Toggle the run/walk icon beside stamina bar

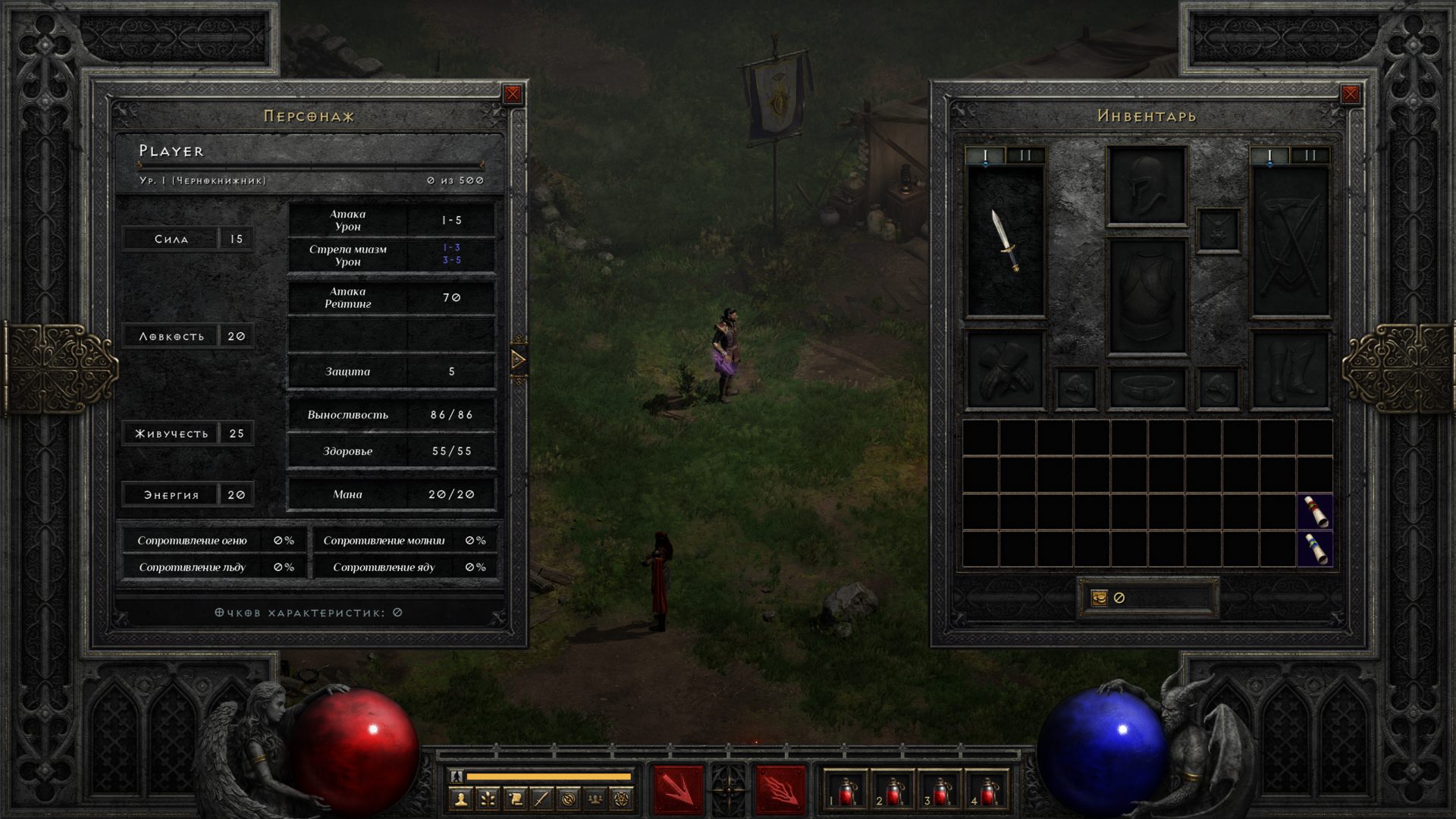tap(457, 776)
